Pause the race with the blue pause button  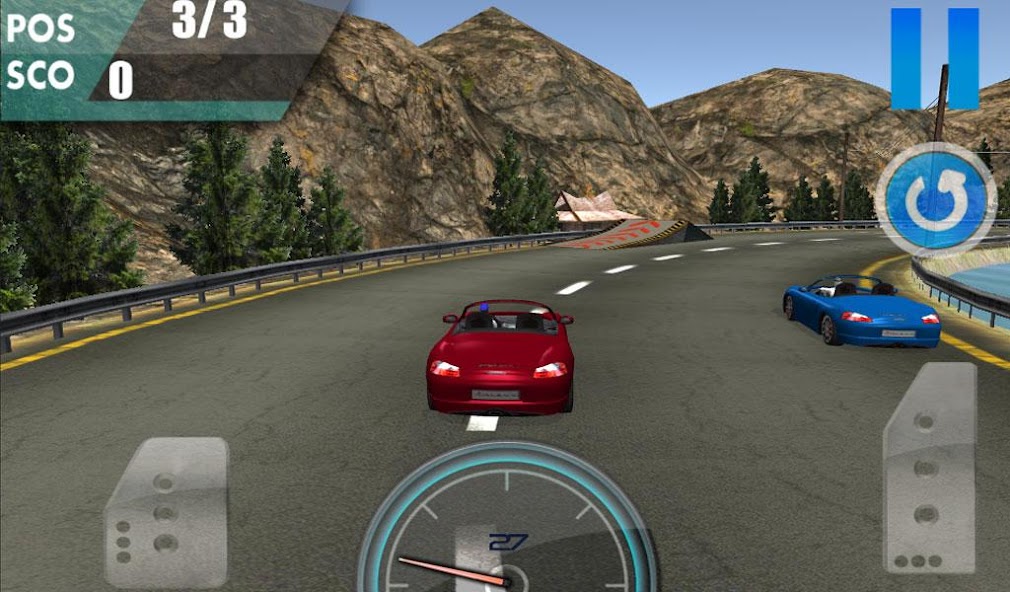pyautogui.click(x=934, y=58)
